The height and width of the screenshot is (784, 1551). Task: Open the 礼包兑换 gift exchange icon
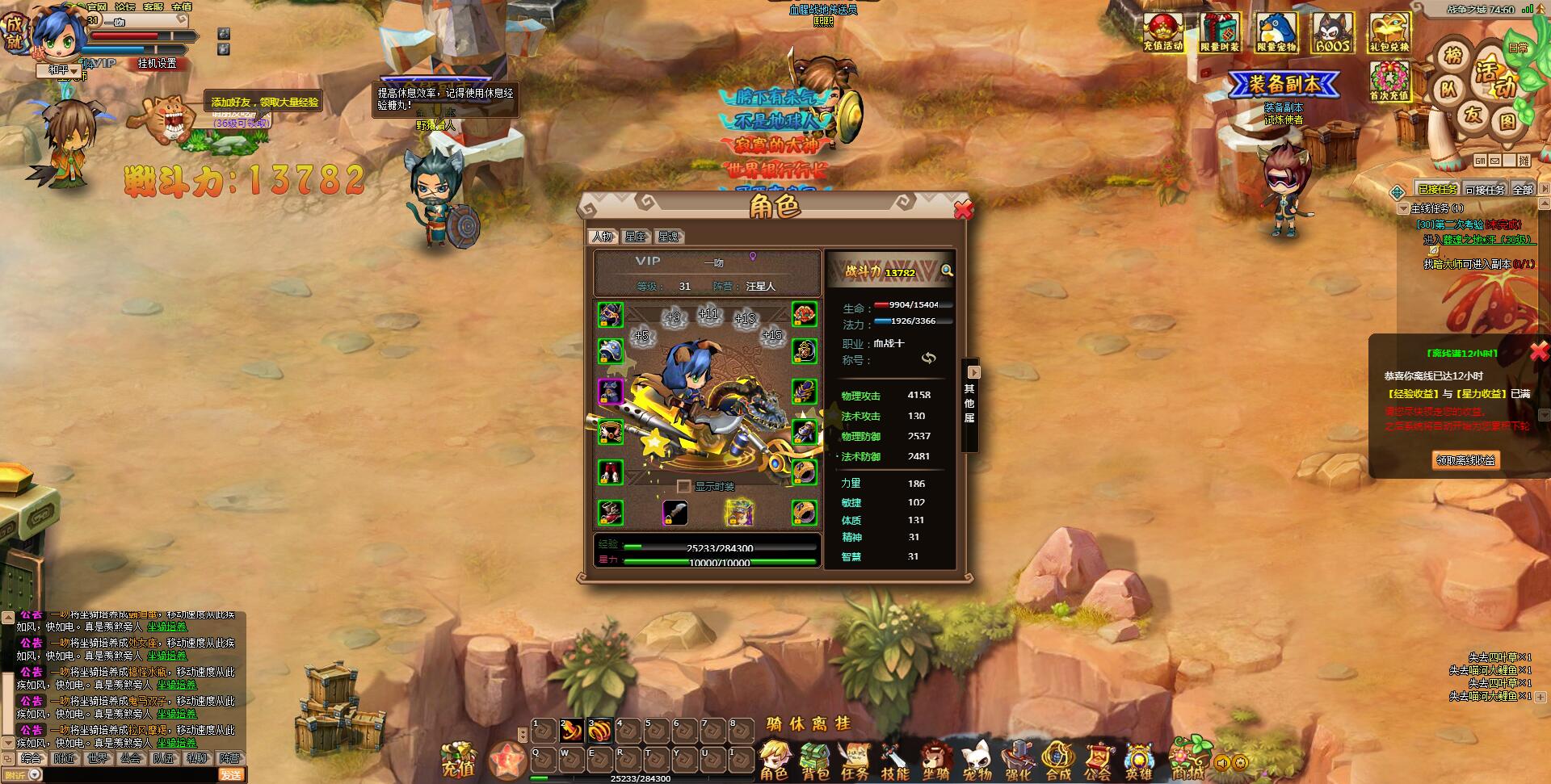[1389, 33]
